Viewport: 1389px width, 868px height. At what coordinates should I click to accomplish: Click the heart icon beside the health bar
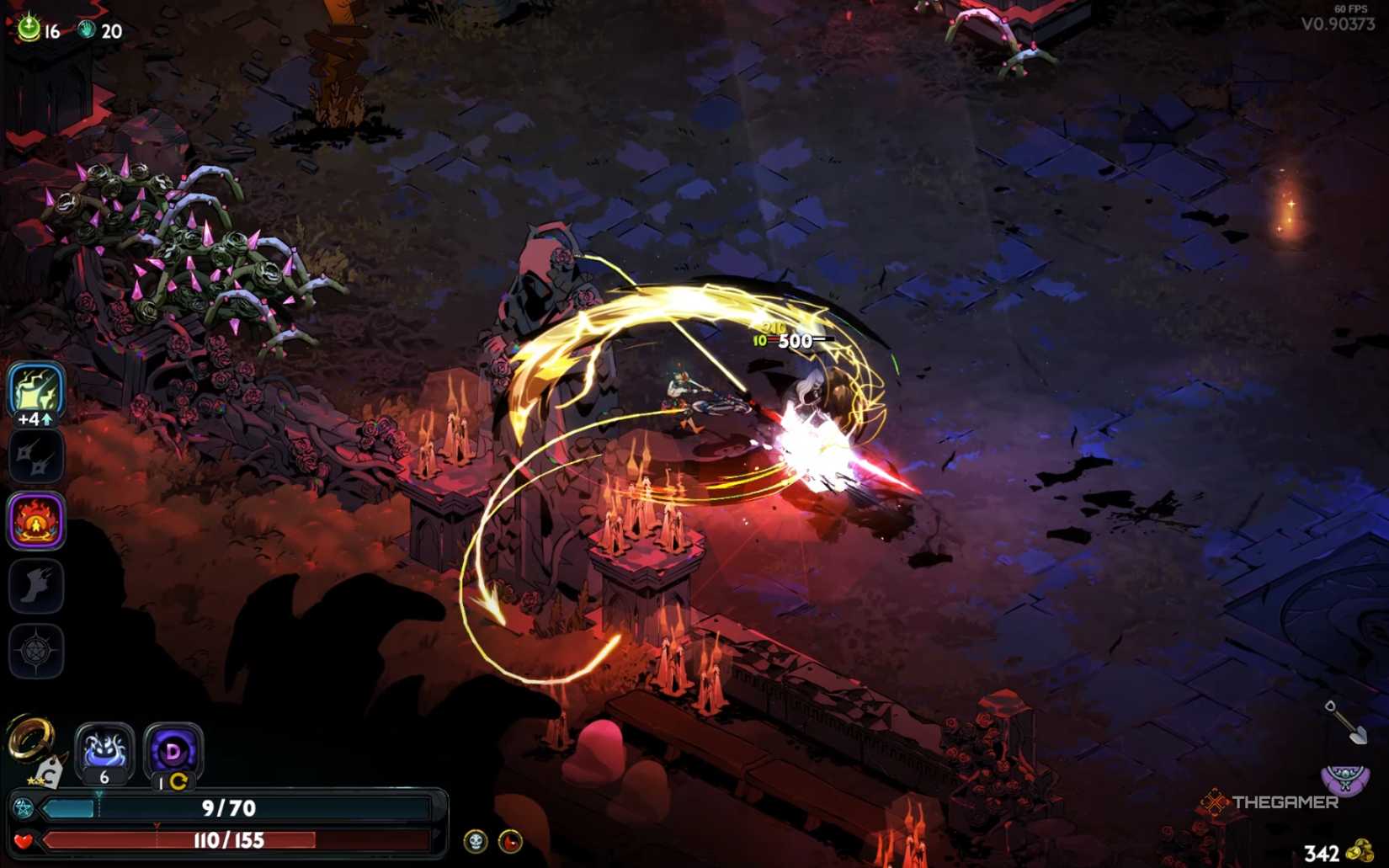[23, 839]
